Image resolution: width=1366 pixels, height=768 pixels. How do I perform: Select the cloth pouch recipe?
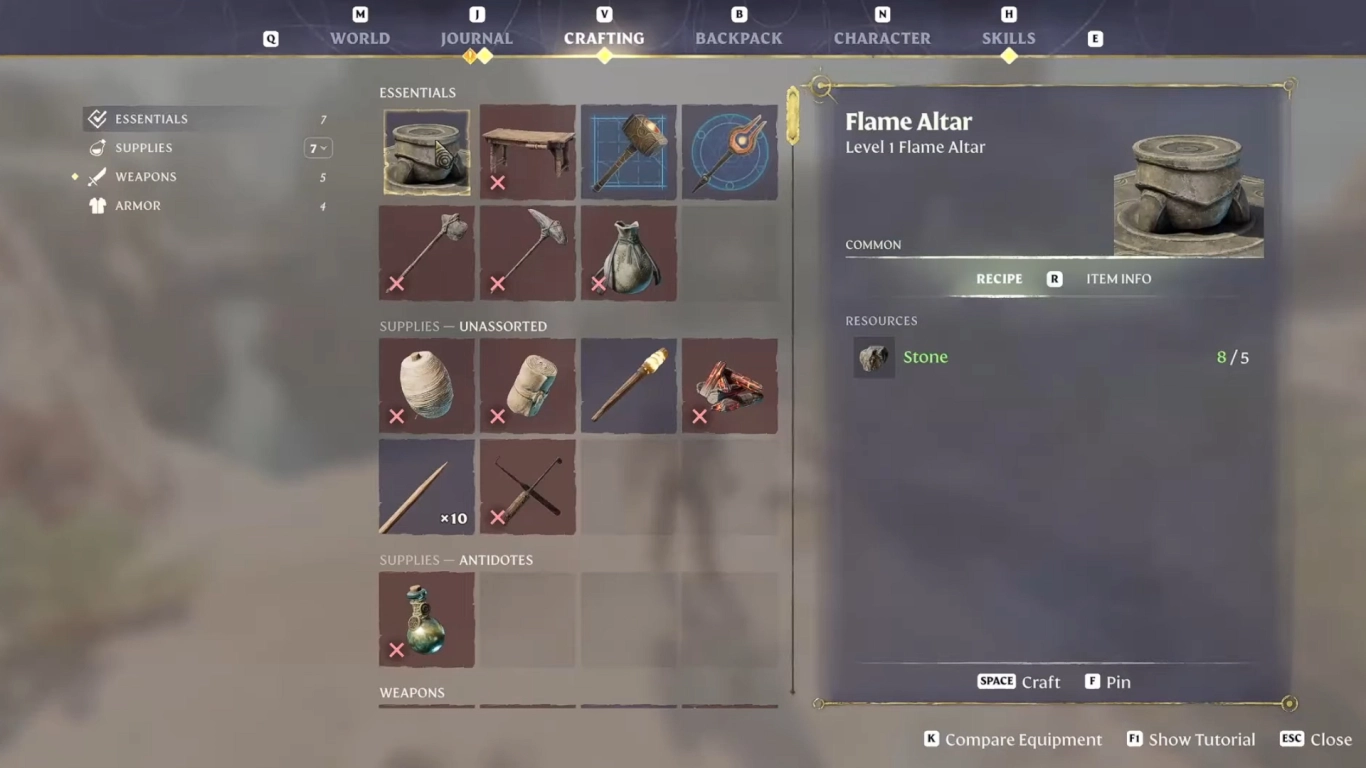tap(628, 252)
